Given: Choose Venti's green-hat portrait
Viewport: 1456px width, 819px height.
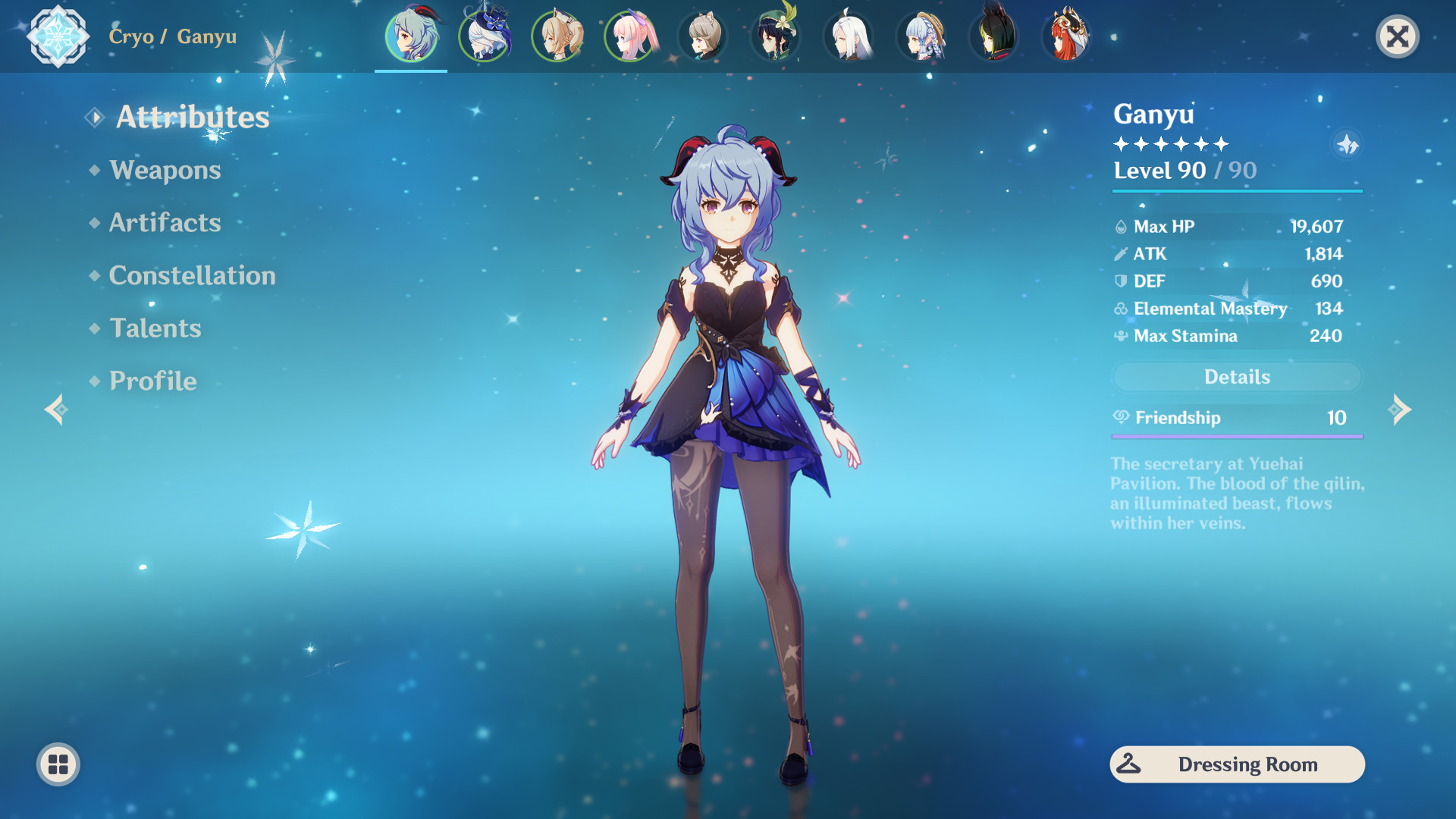Looking at the screenshot, I should 775,36.
